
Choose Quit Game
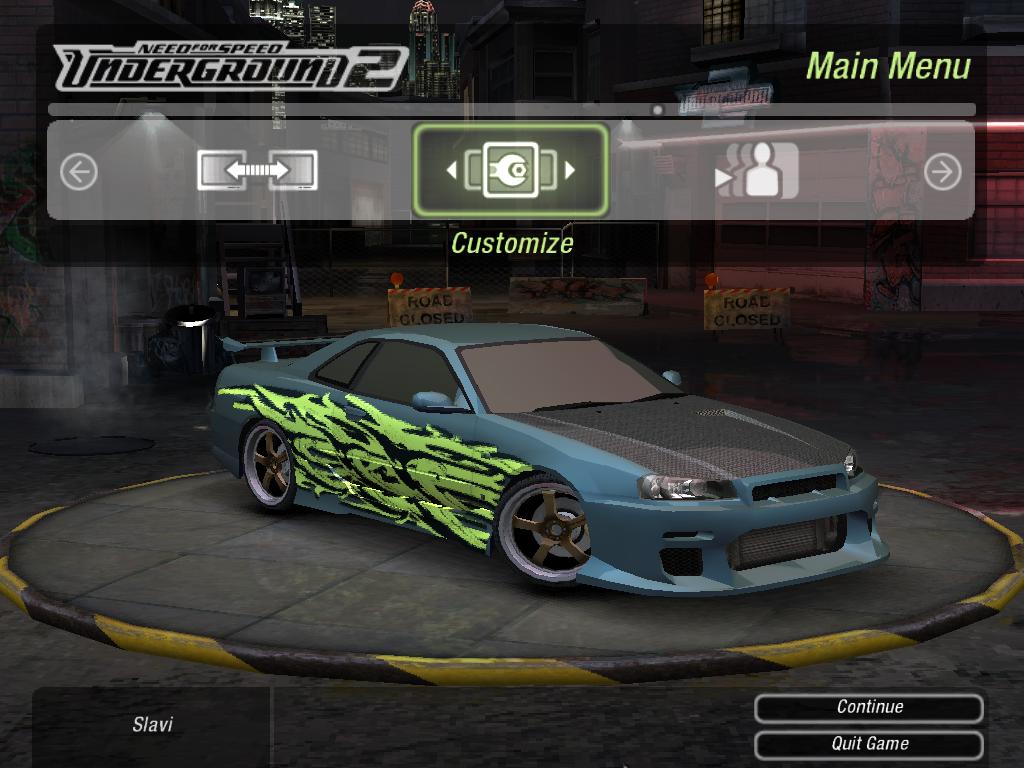pos(868,744)
